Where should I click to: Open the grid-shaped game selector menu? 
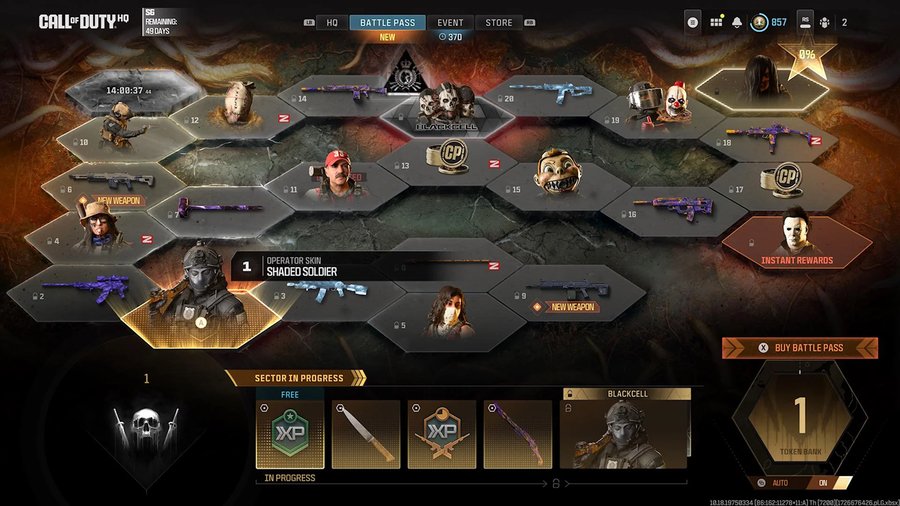(x=716, y=22)
